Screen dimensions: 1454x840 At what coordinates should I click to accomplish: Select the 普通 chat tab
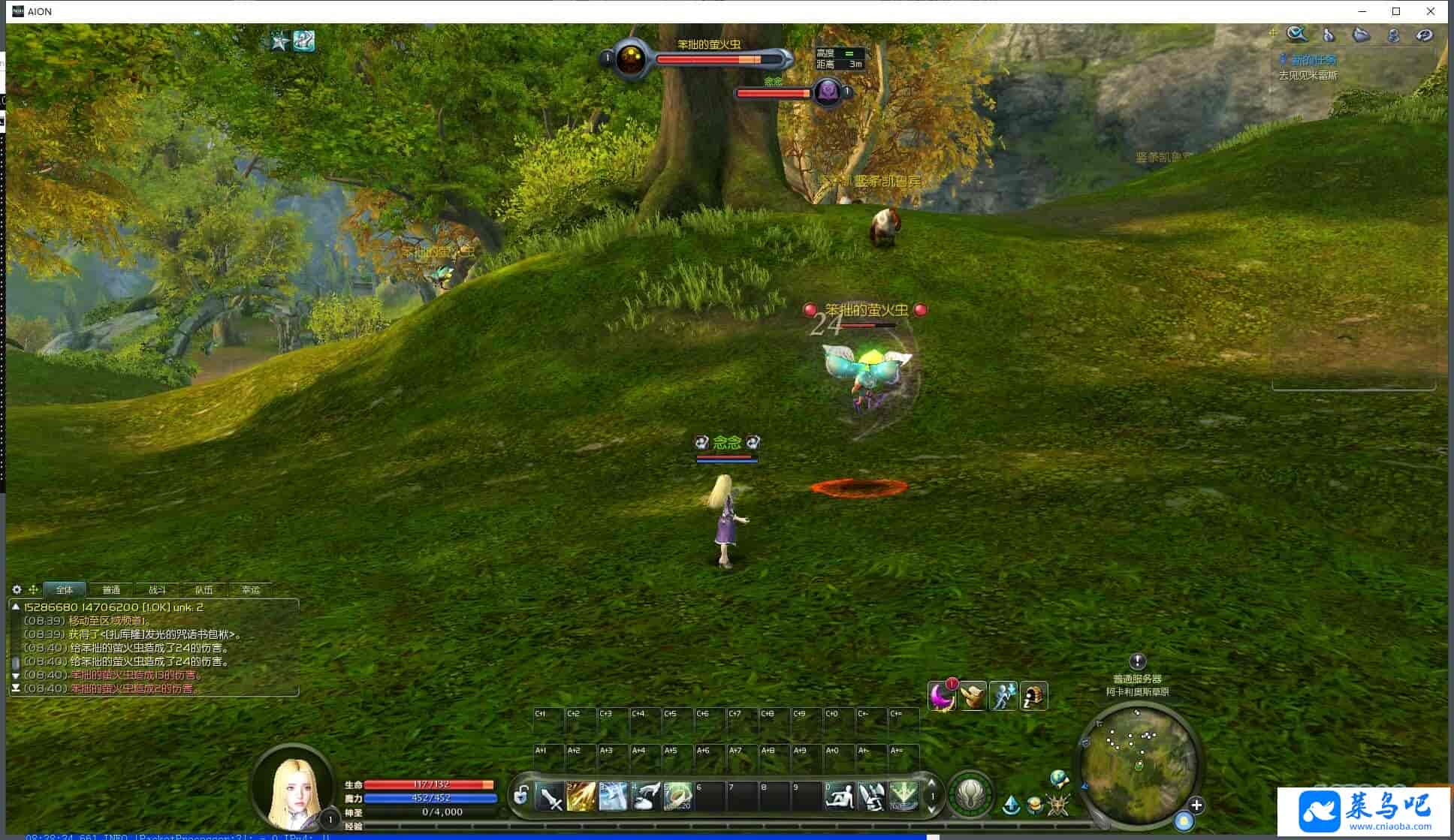(x=111, y=590)
